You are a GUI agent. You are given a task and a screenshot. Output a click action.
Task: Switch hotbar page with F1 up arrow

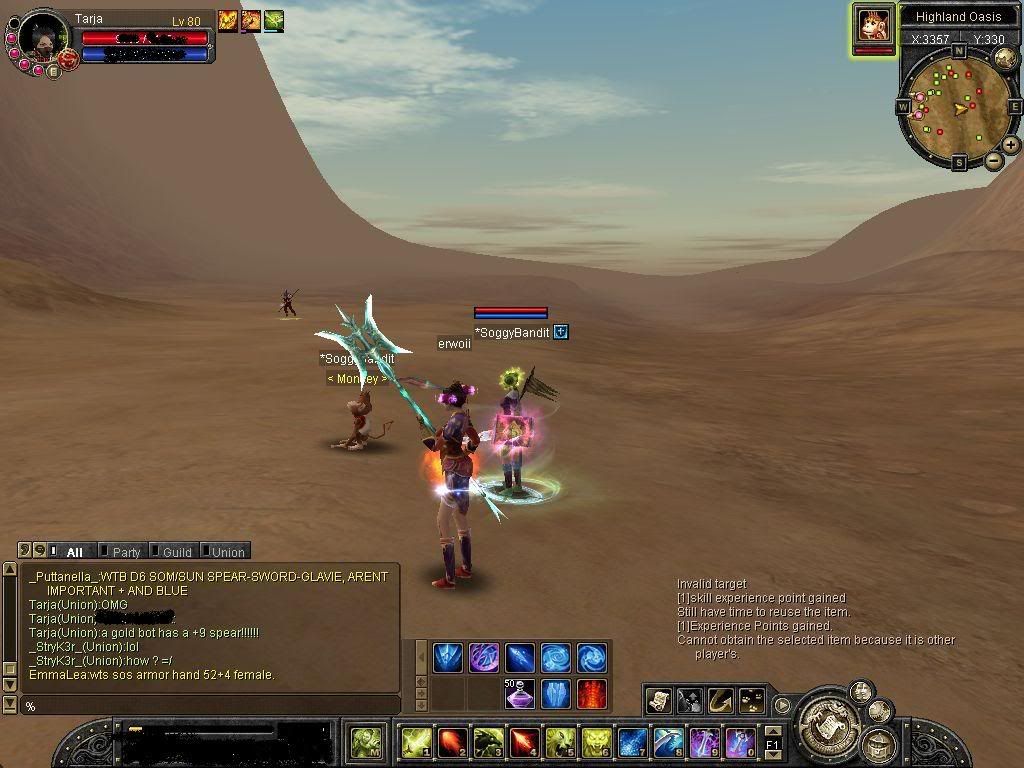(x=772, y=733)
